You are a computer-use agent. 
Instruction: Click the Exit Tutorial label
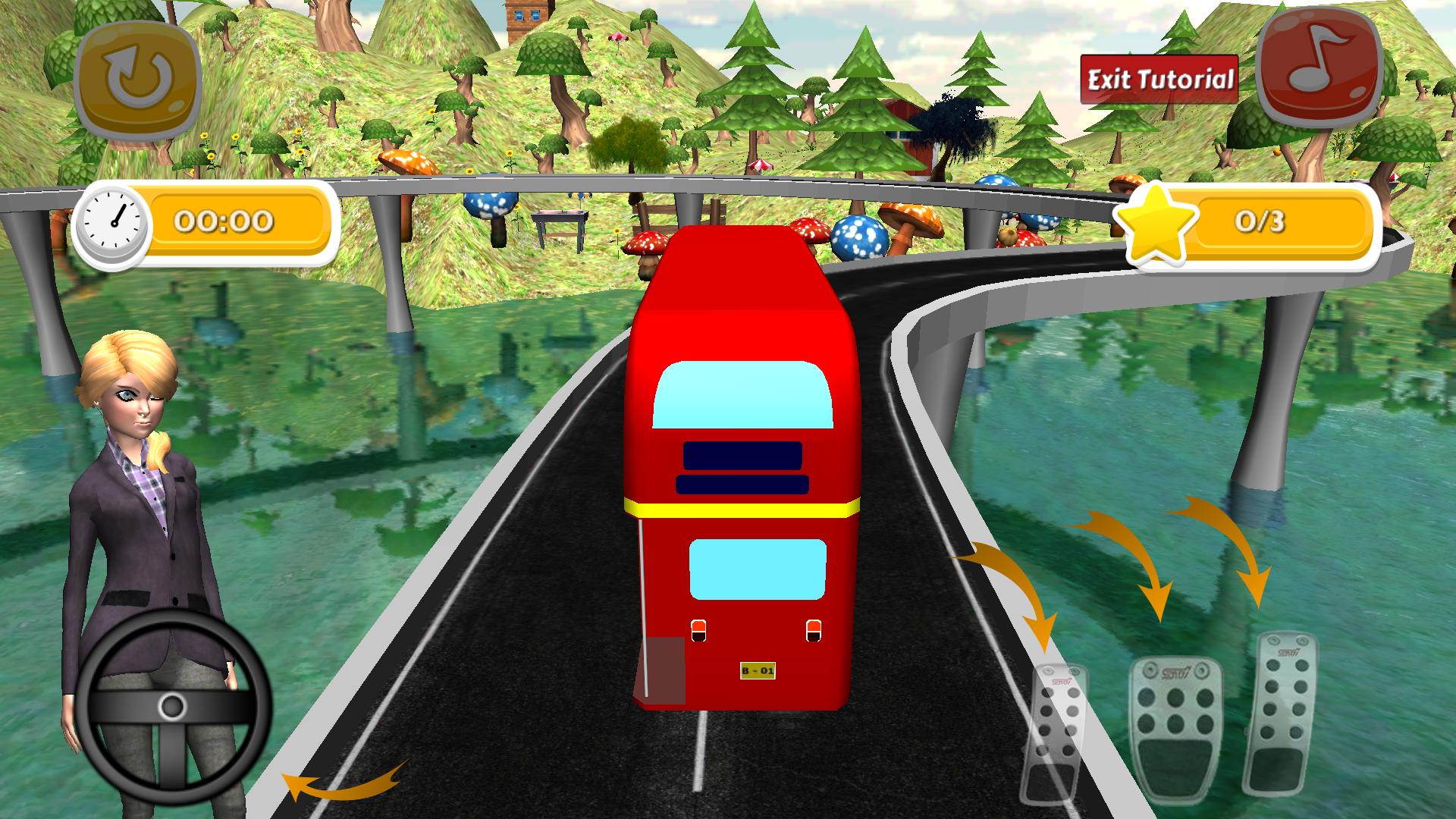tap(1160, 77)
